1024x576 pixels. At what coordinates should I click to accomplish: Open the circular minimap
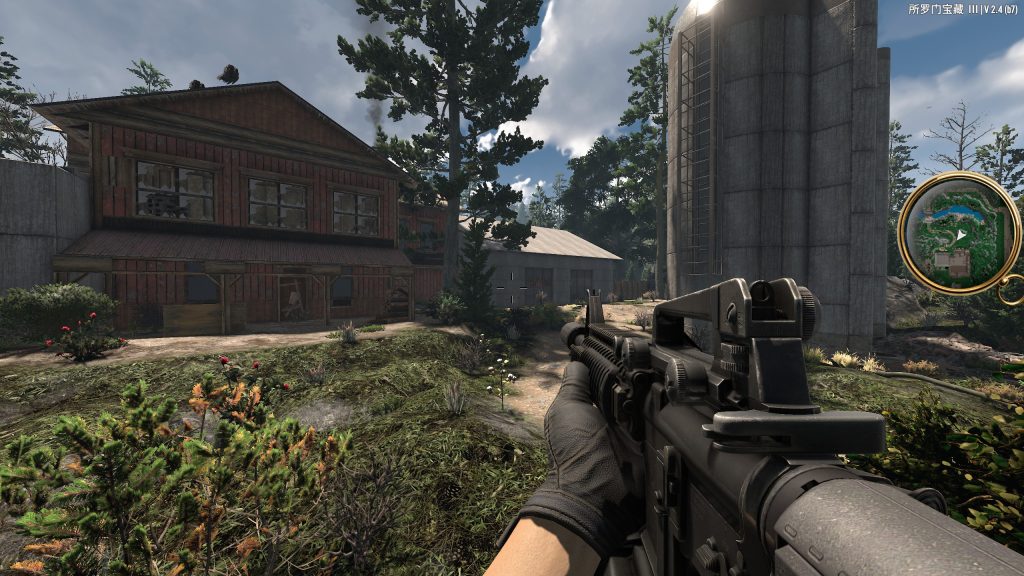(958, 232)
